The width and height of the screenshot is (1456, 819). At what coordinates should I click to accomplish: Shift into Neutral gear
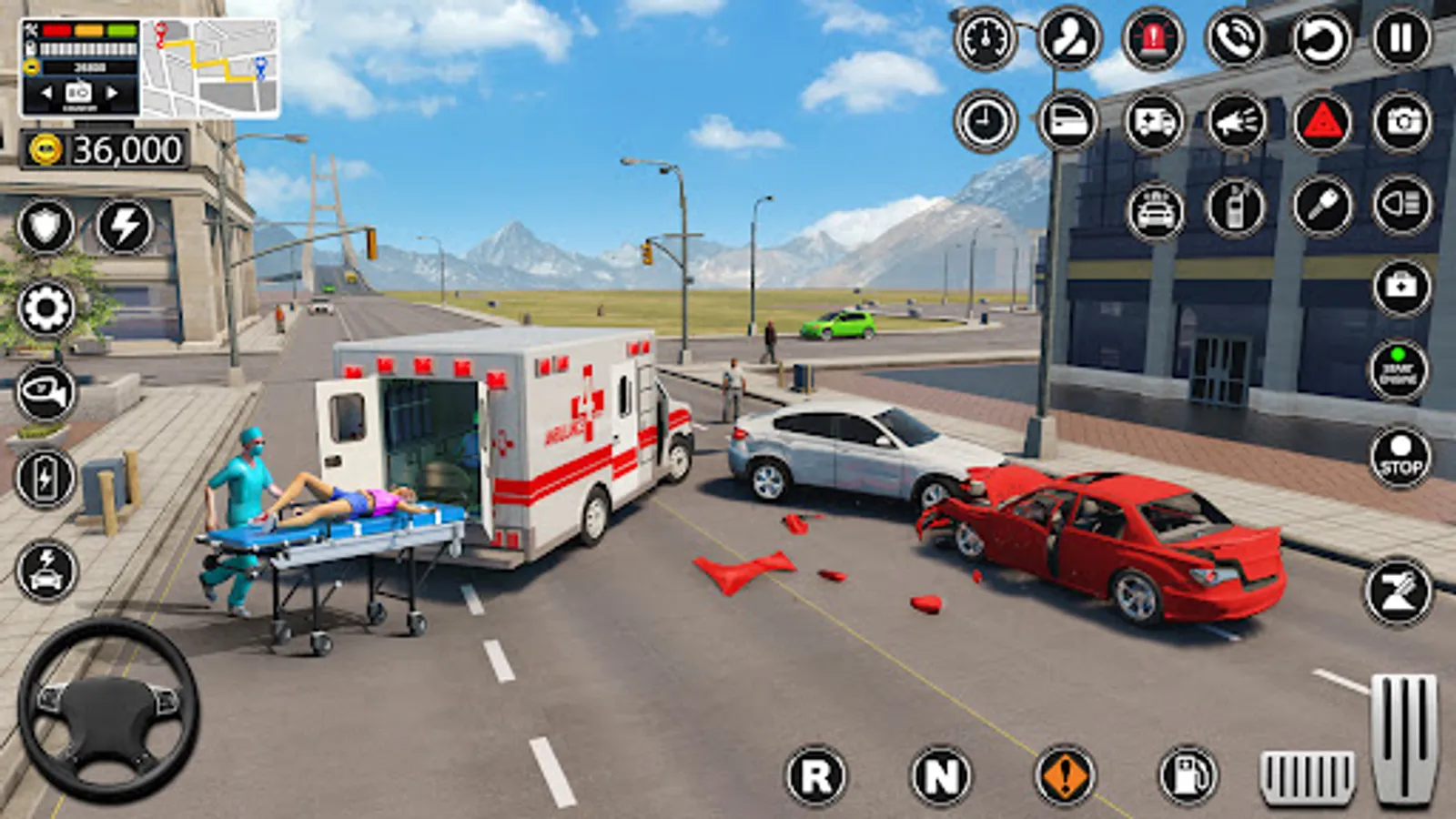coord(940,776)
